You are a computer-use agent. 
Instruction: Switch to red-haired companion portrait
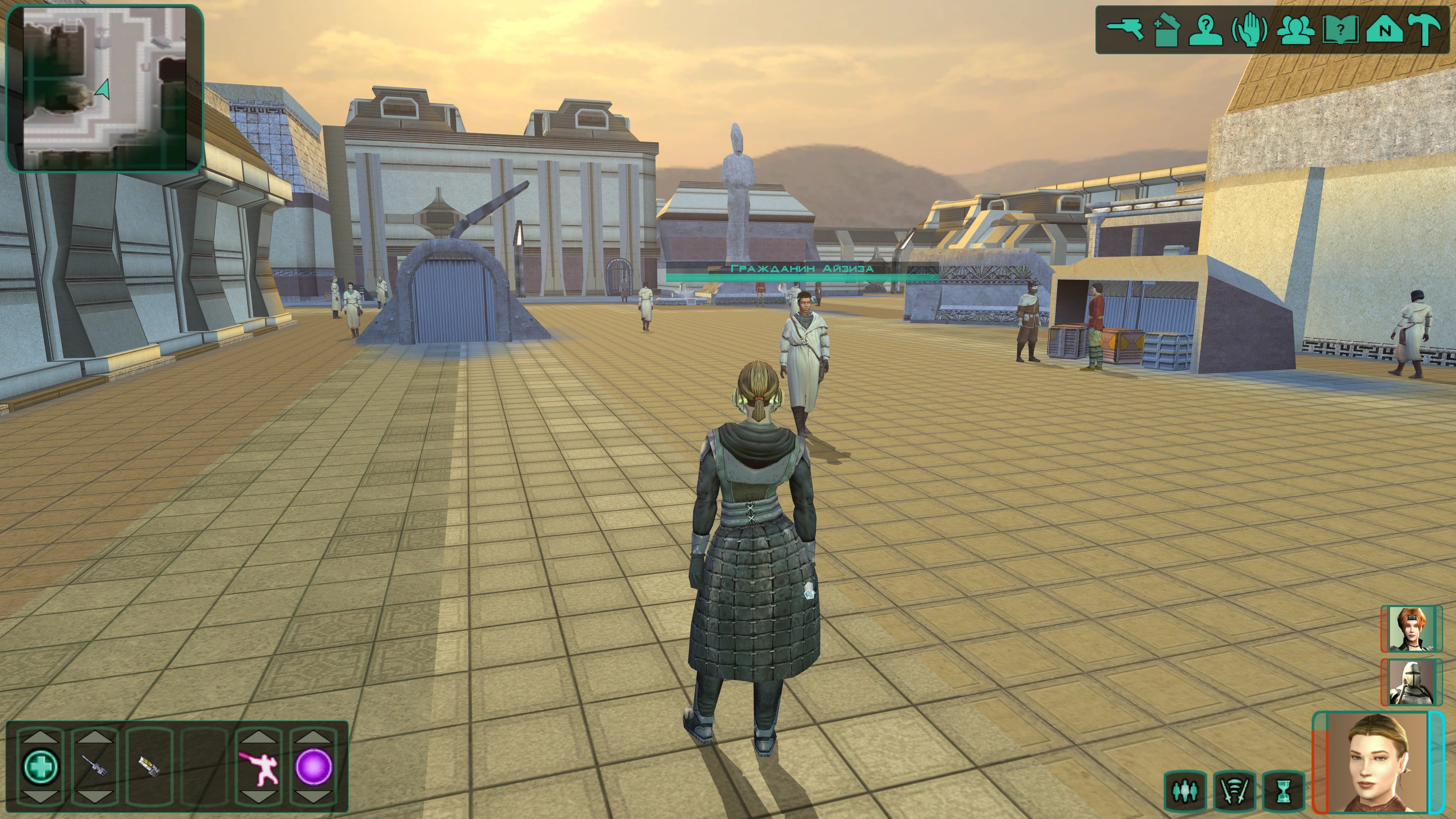1411,629
